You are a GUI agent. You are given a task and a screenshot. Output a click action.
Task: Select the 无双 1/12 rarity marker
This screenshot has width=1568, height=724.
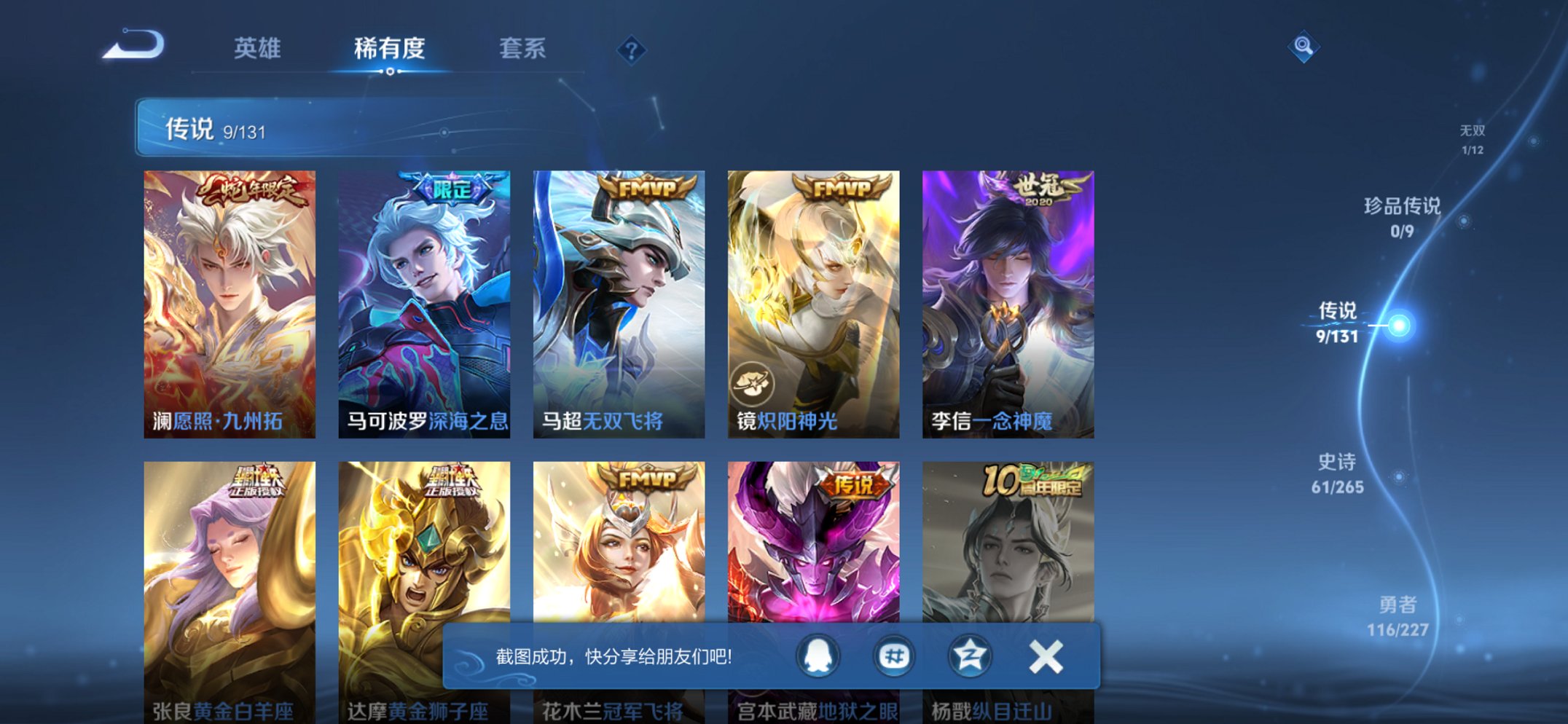[1474, 138]
